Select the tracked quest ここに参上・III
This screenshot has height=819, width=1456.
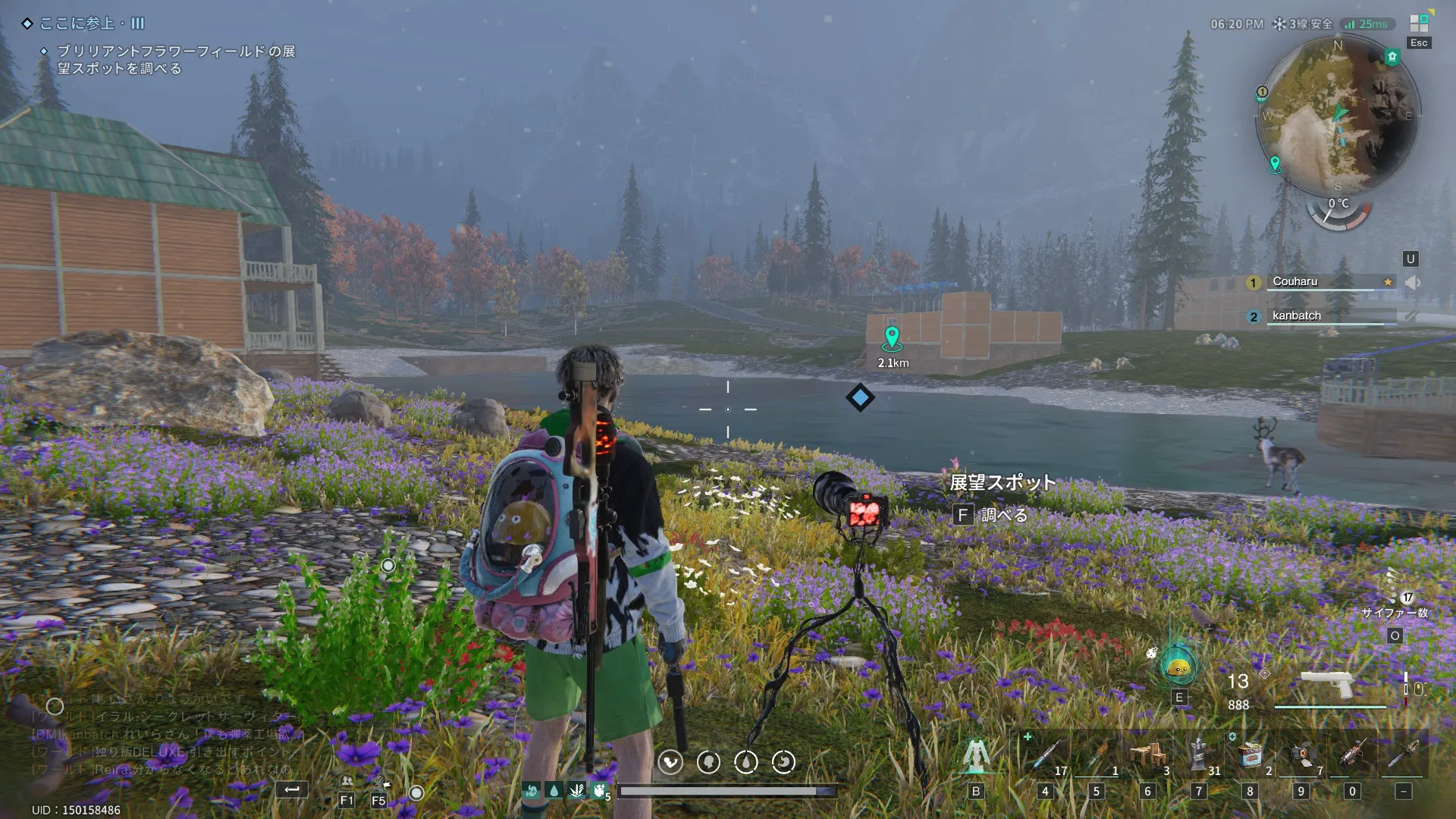pyautogui.click(x=91, y=24)
